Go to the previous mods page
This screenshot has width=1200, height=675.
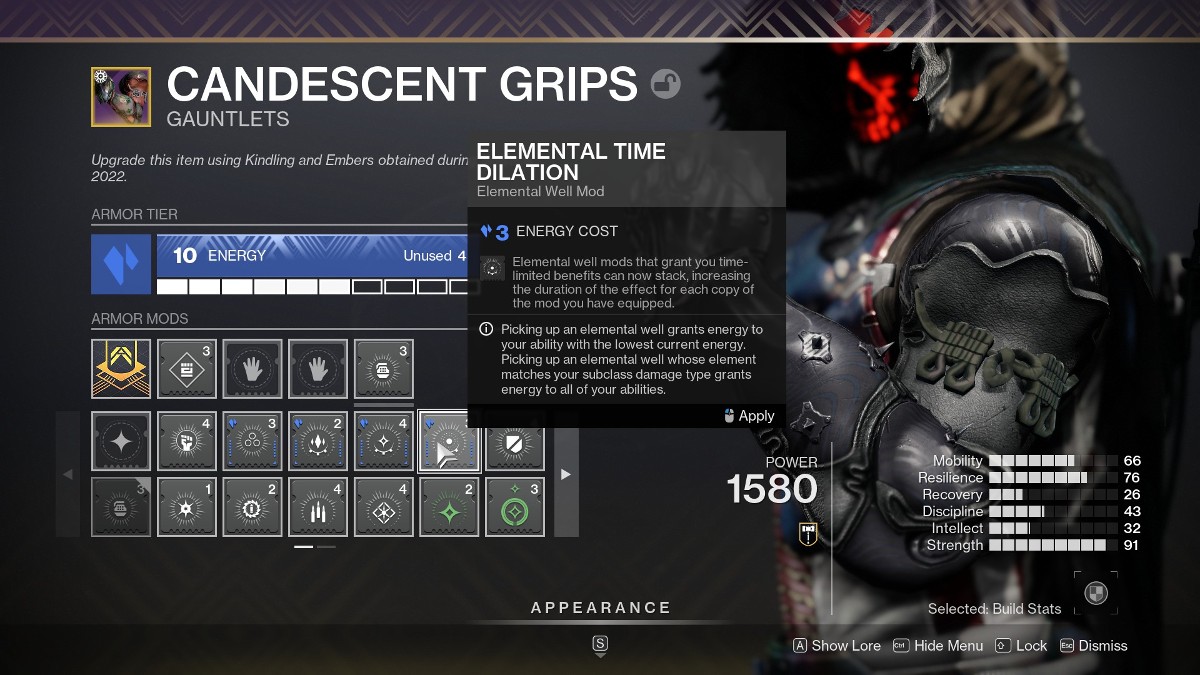pos(68,474)
